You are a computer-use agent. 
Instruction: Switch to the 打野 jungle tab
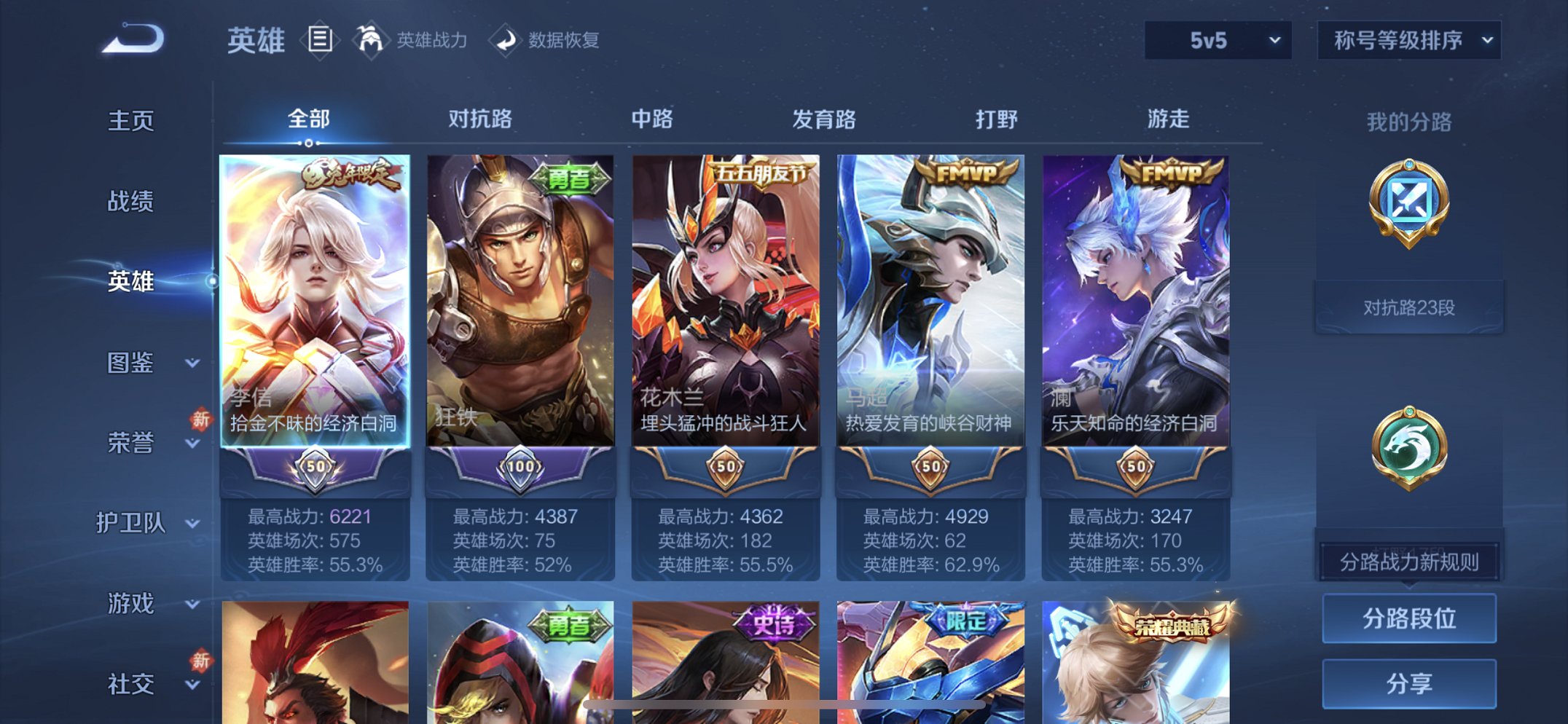(997, 119)
